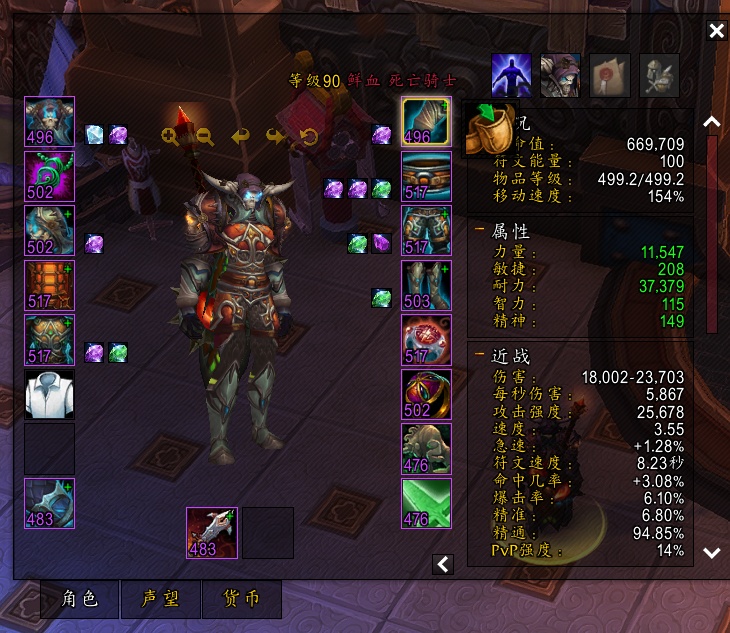730x633 pixels.
Task: Collapse the stats sidebar with the arrow
Action: pos(443,565)
